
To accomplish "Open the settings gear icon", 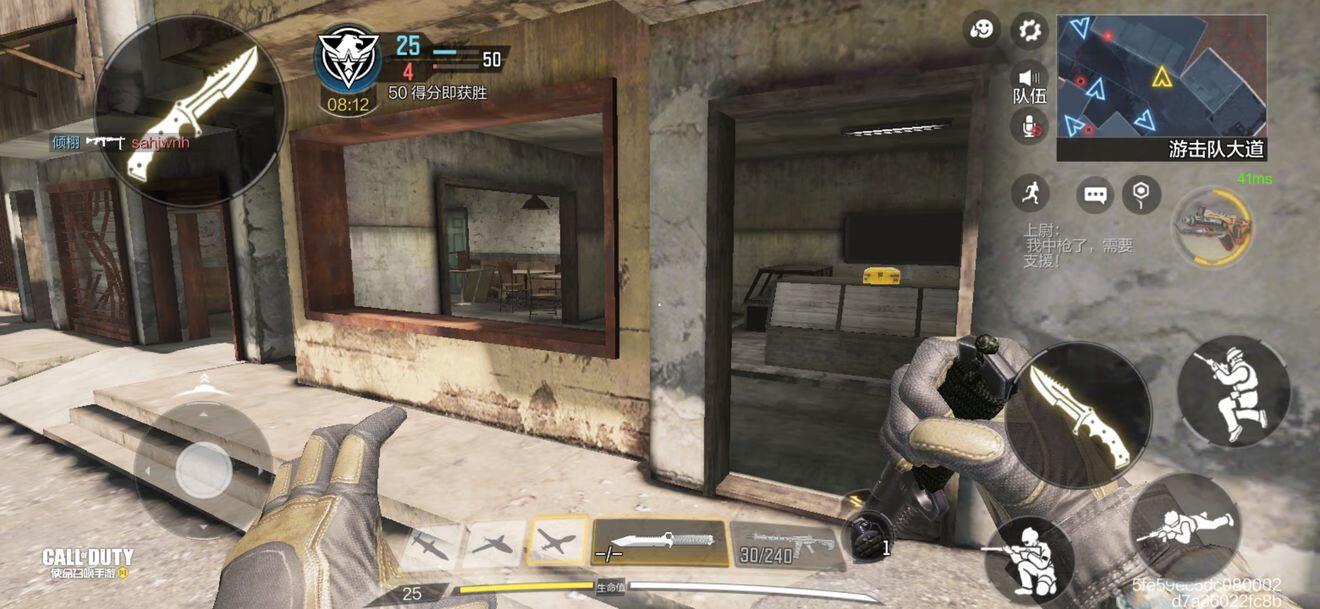I will click(x=1029, y=30).
